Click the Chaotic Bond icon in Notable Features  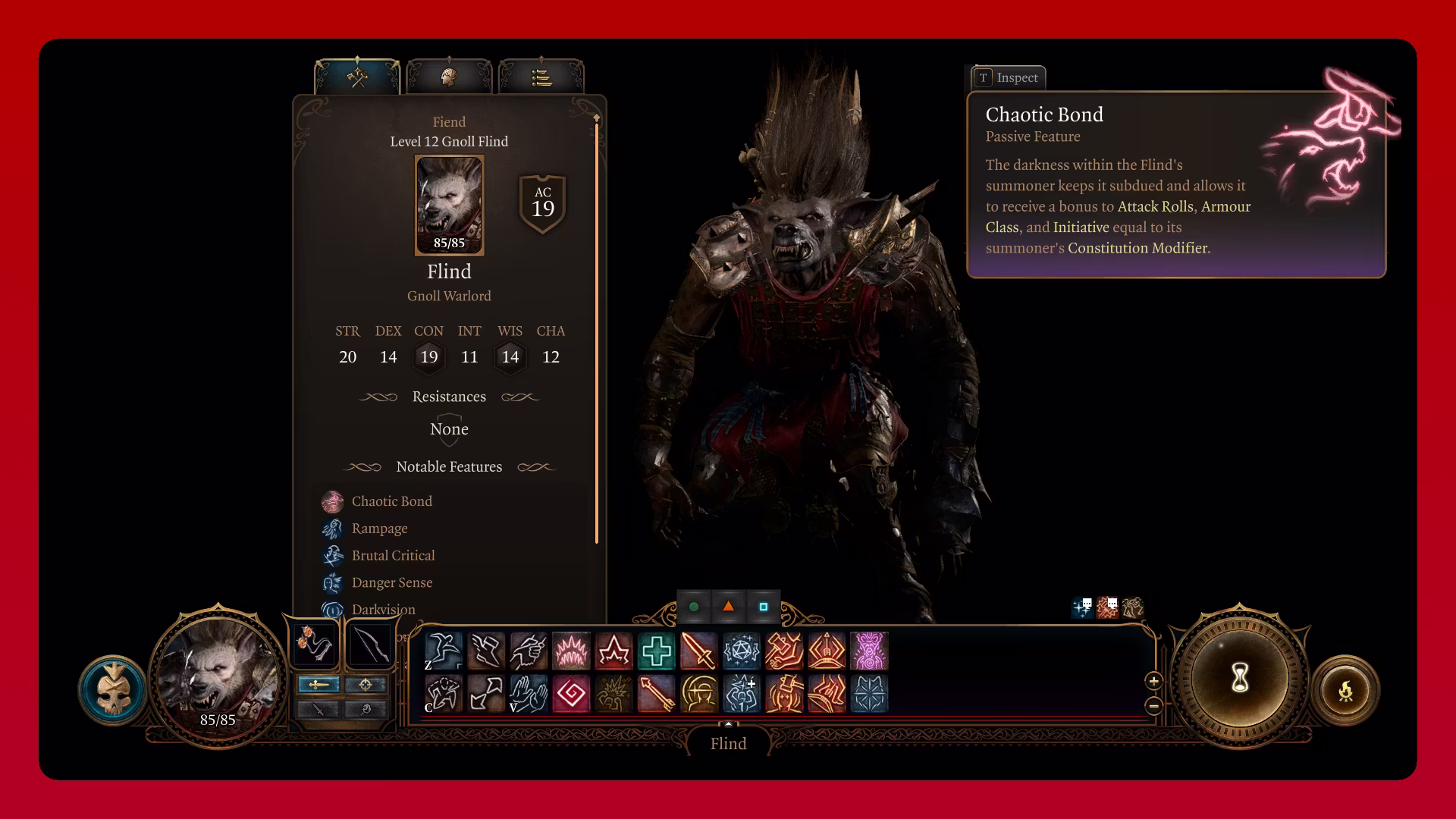click(333, 501)
